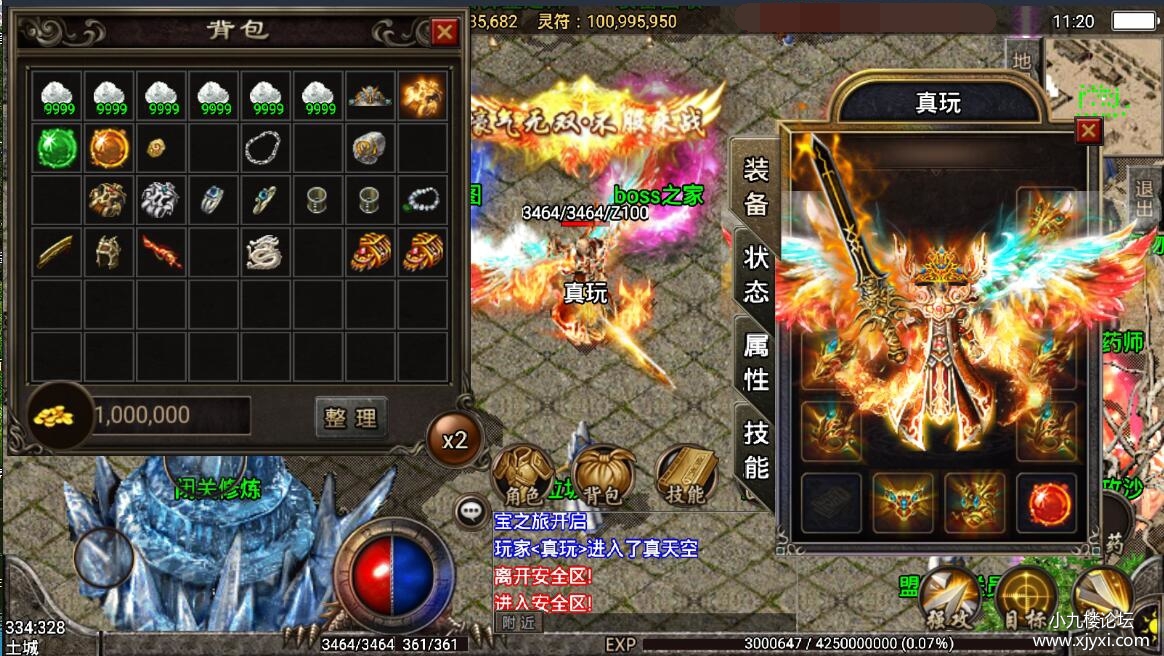Image resolution: width=1164 pixels, height=656 pixels.
Task: Pick the white dragon item in backpack
Action: click(x=265, y=253)
